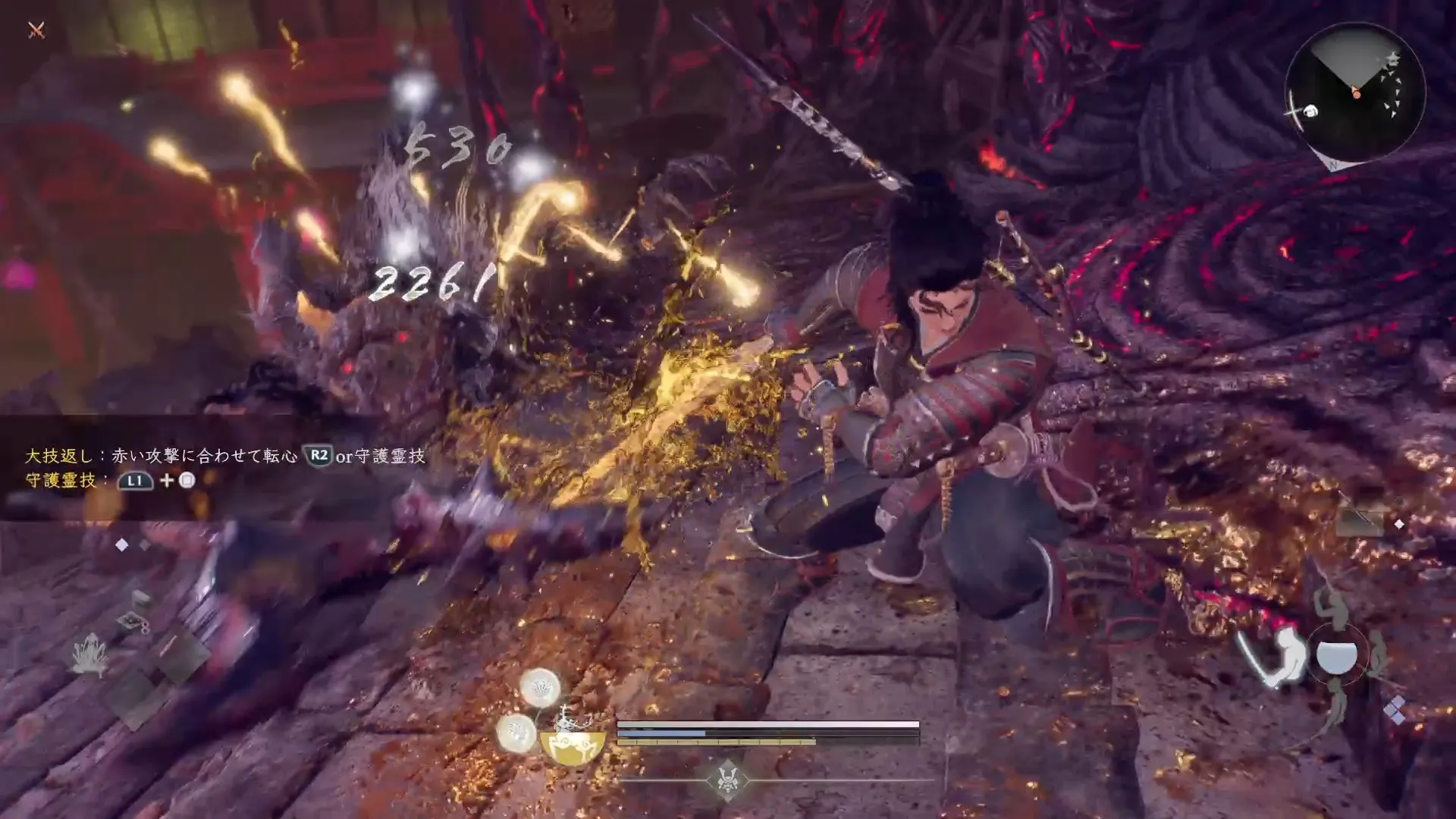Click the crossed swords icon

coord(36,30)
